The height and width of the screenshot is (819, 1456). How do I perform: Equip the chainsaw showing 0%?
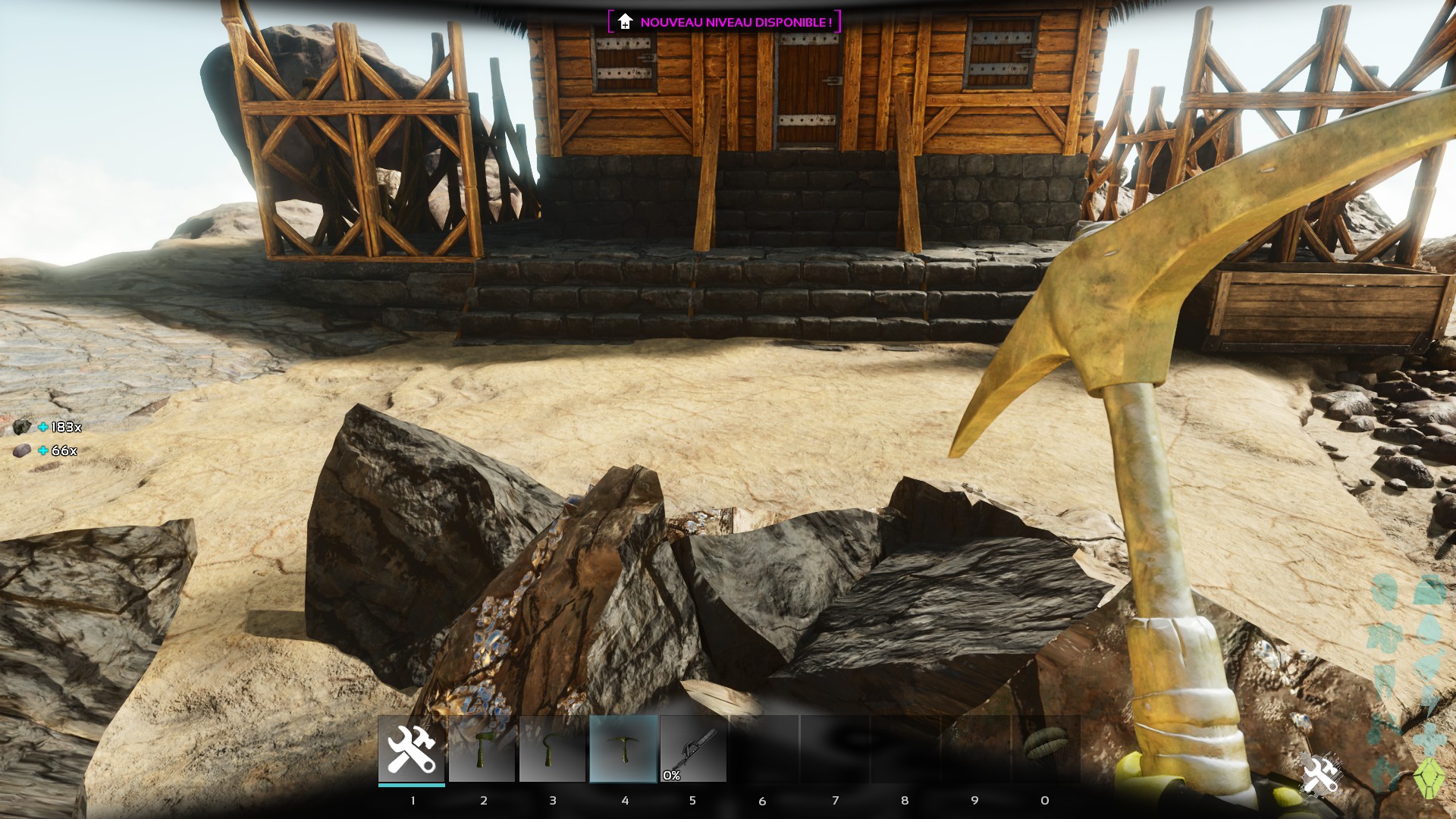coord(693,748)
